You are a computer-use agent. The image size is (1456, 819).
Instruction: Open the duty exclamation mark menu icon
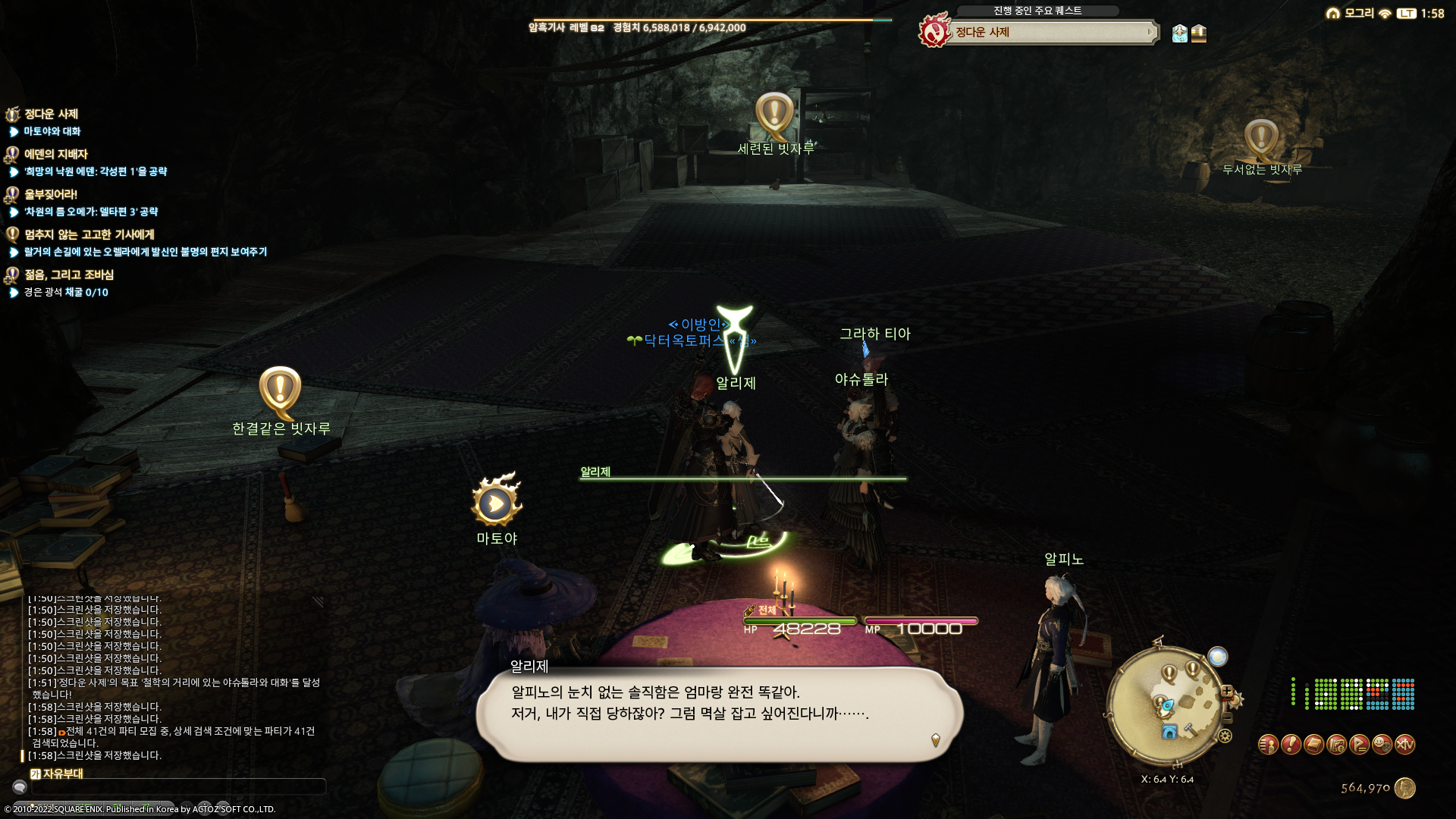(x=1291, y=745)
